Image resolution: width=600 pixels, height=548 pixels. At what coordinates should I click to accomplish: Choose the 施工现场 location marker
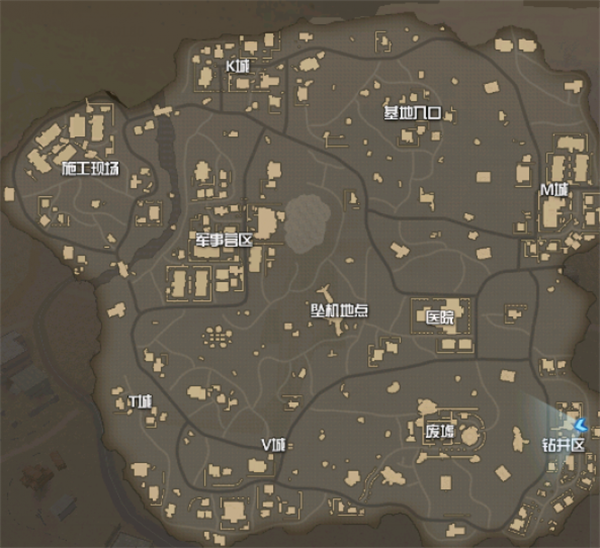(x=90, y=168)
